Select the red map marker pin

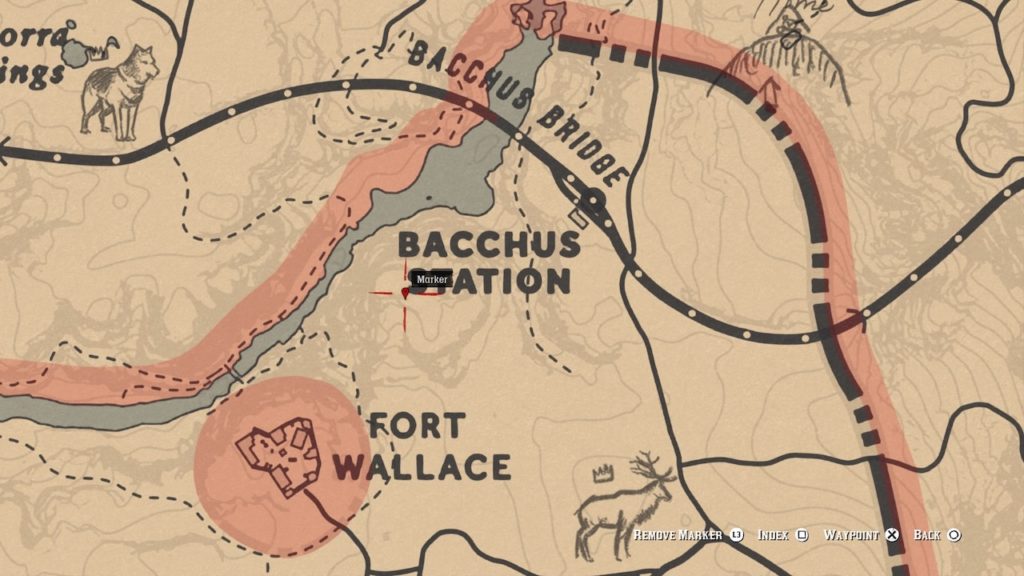click(x=405, y=293)
